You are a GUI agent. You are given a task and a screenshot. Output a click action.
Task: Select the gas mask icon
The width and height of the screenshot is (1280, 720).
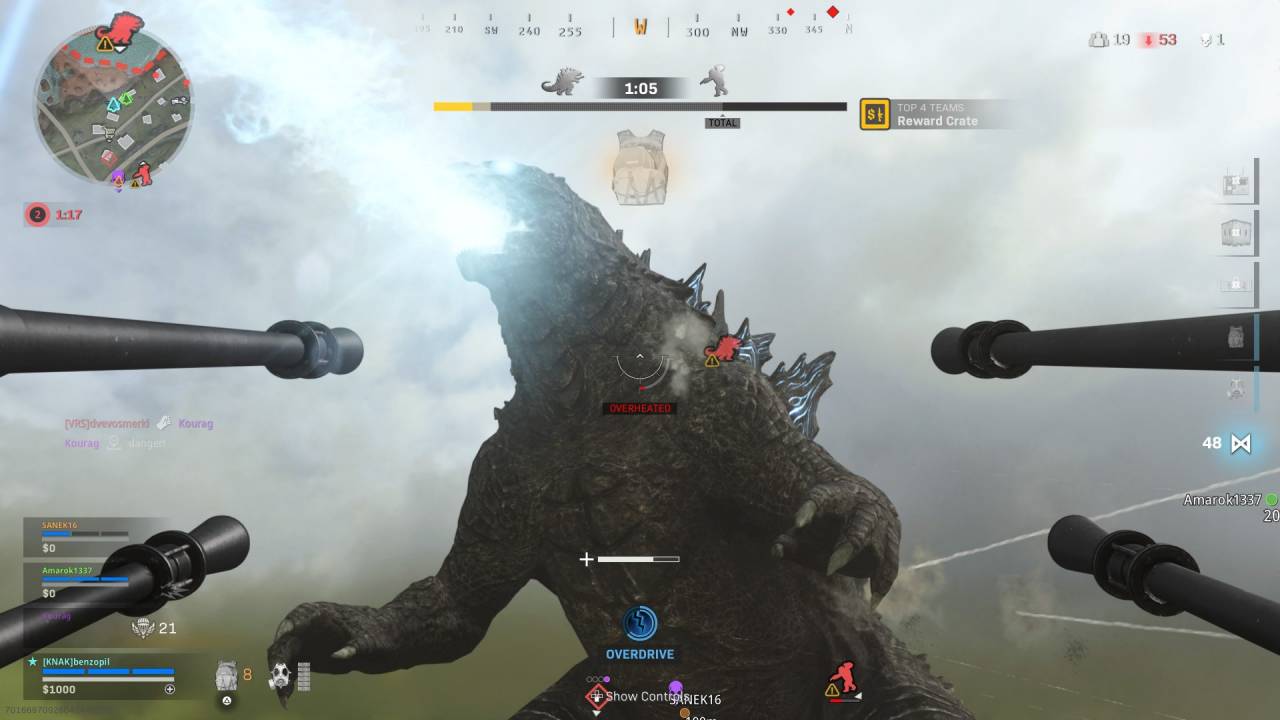(280, 677)
